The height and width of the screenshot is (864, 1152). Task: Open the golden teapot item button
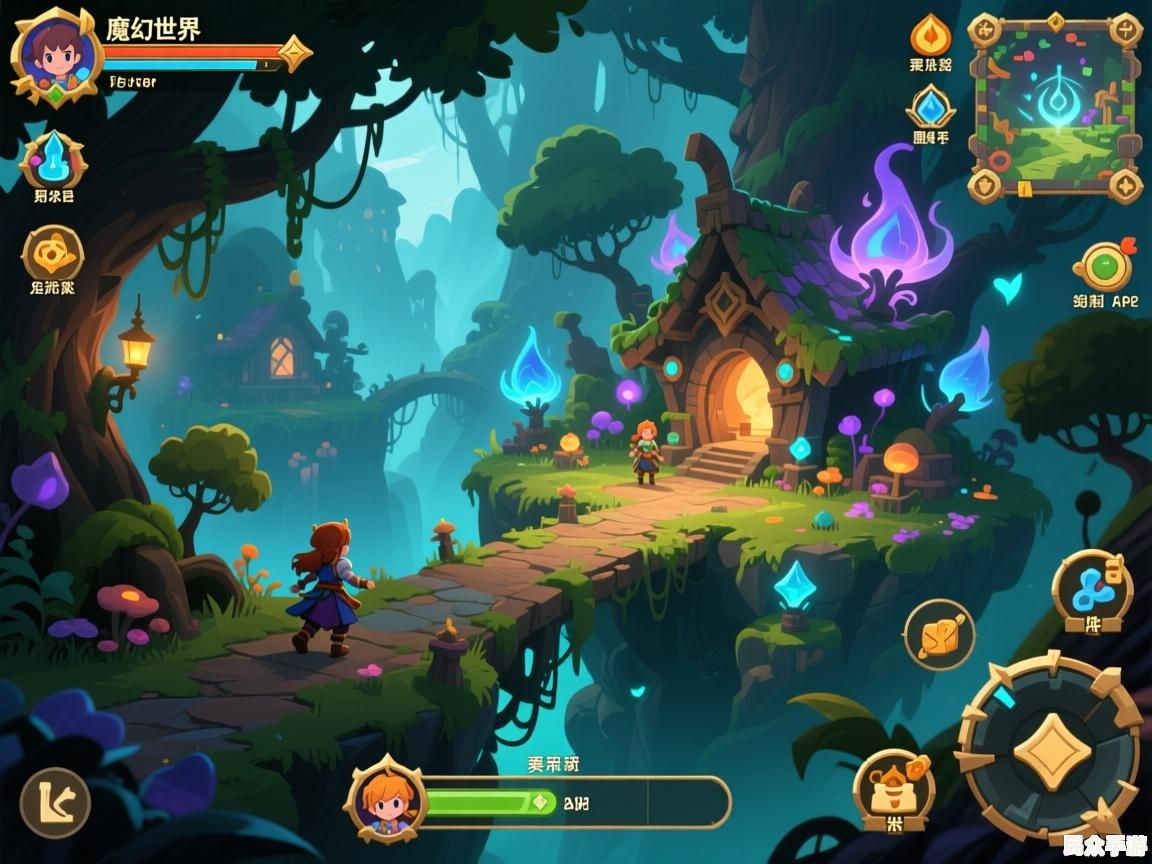(x=892, y=785)
